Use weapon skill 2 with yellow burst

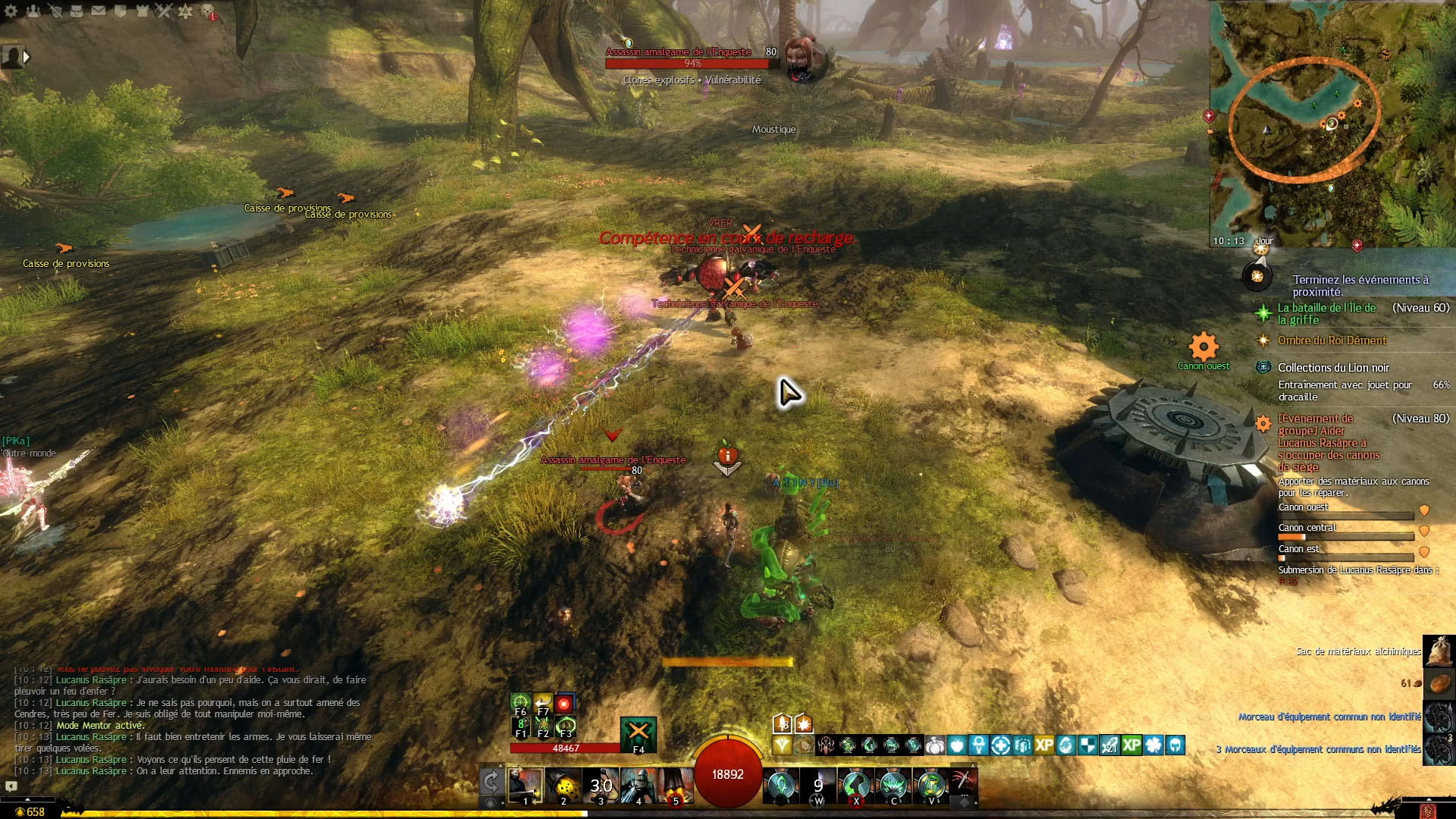(x=563, y=784)
